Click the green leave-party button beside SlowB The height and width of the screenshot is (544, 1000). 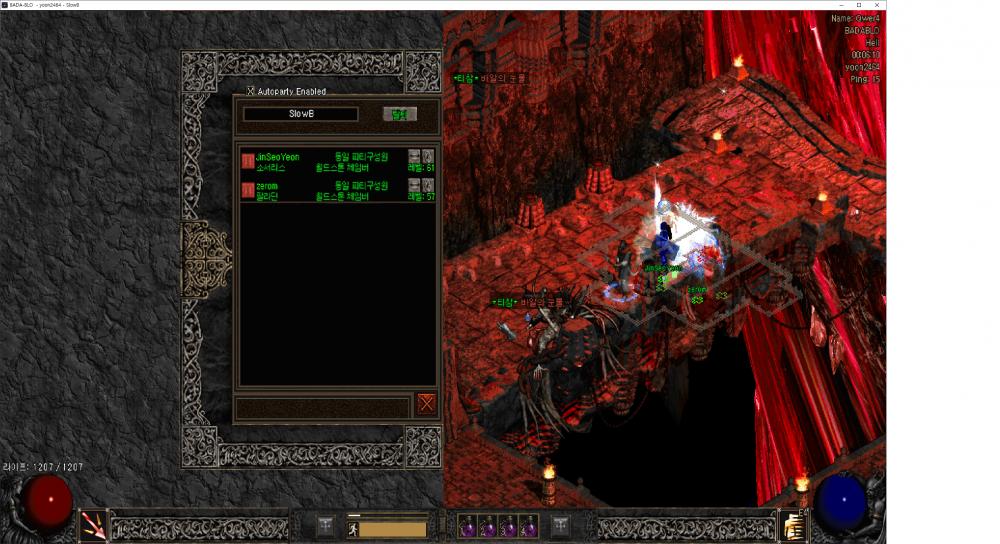[x=400, y=114]
